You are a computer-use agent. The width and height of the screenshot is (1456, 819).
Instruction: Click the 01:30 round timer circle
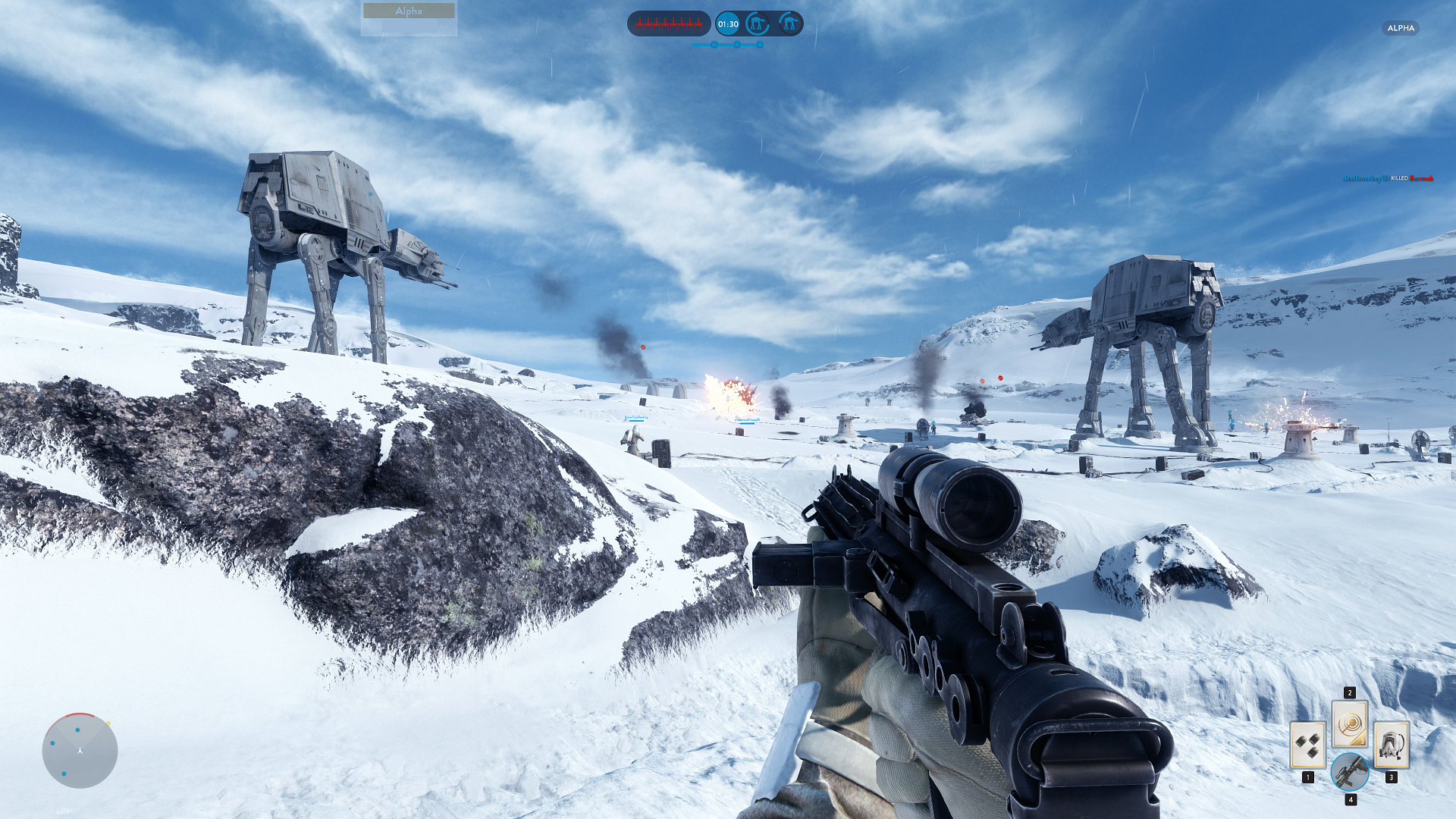coord(728,24)
